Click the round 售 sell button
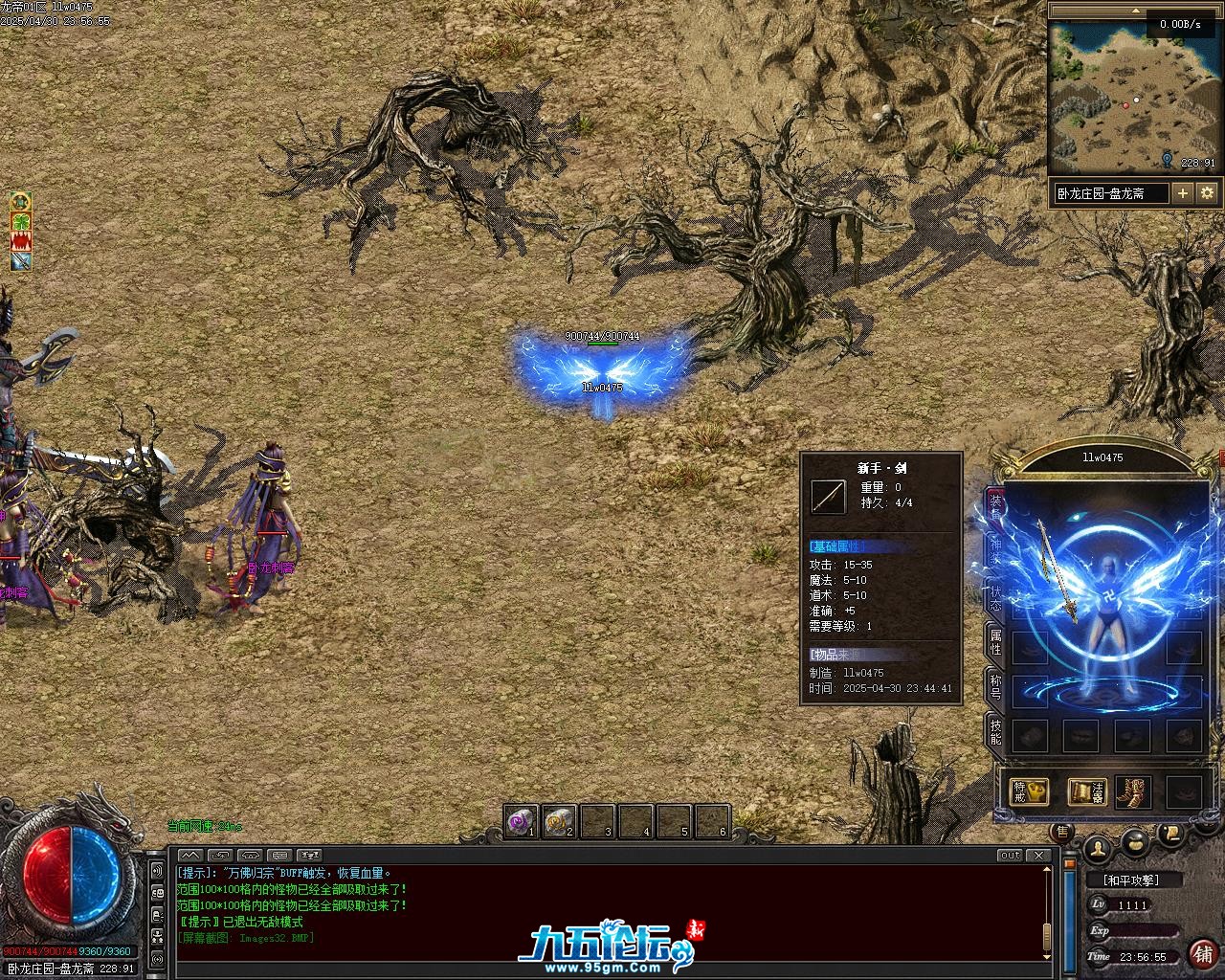The image size is (1225, 980). pyautogui.click(x=1060, y=832)
